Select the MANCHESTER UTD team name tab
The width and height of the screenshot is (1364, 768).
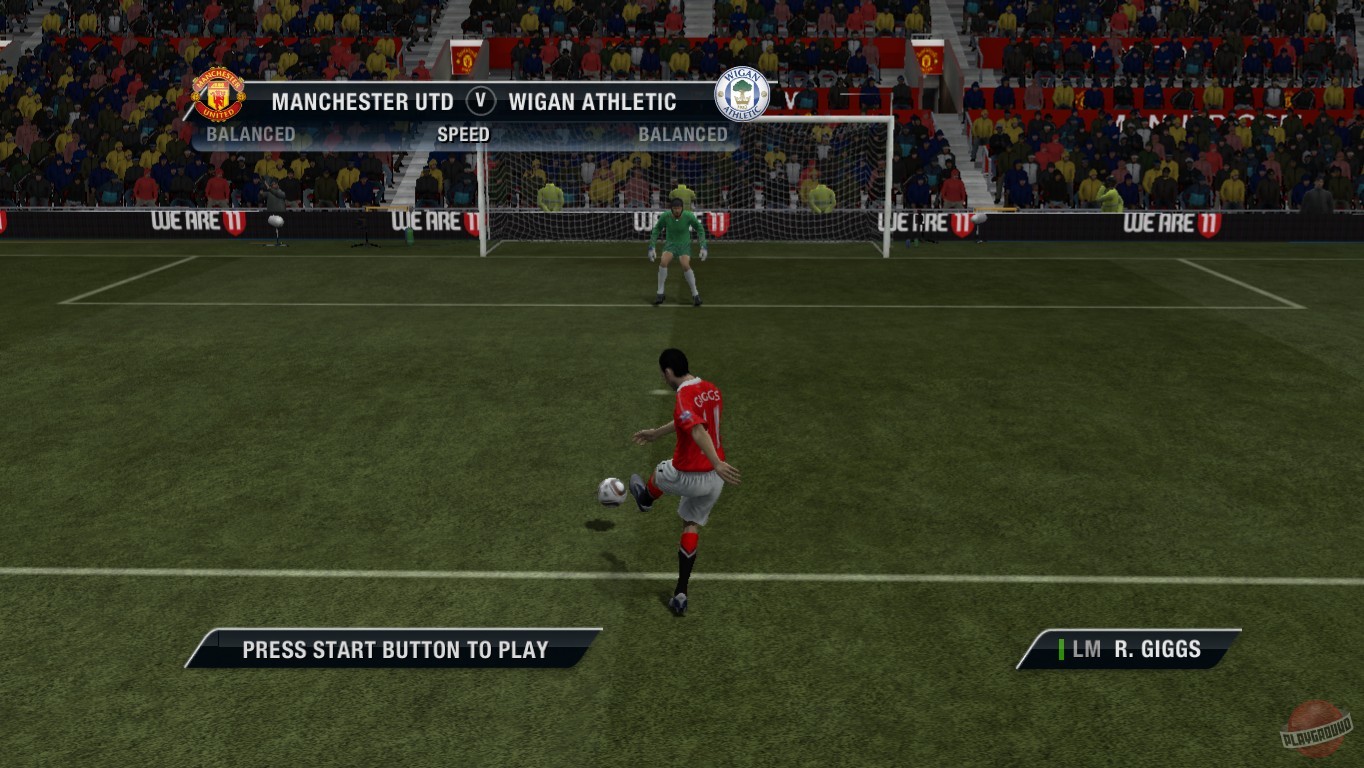pyautogui.click(x=360, y=101)
